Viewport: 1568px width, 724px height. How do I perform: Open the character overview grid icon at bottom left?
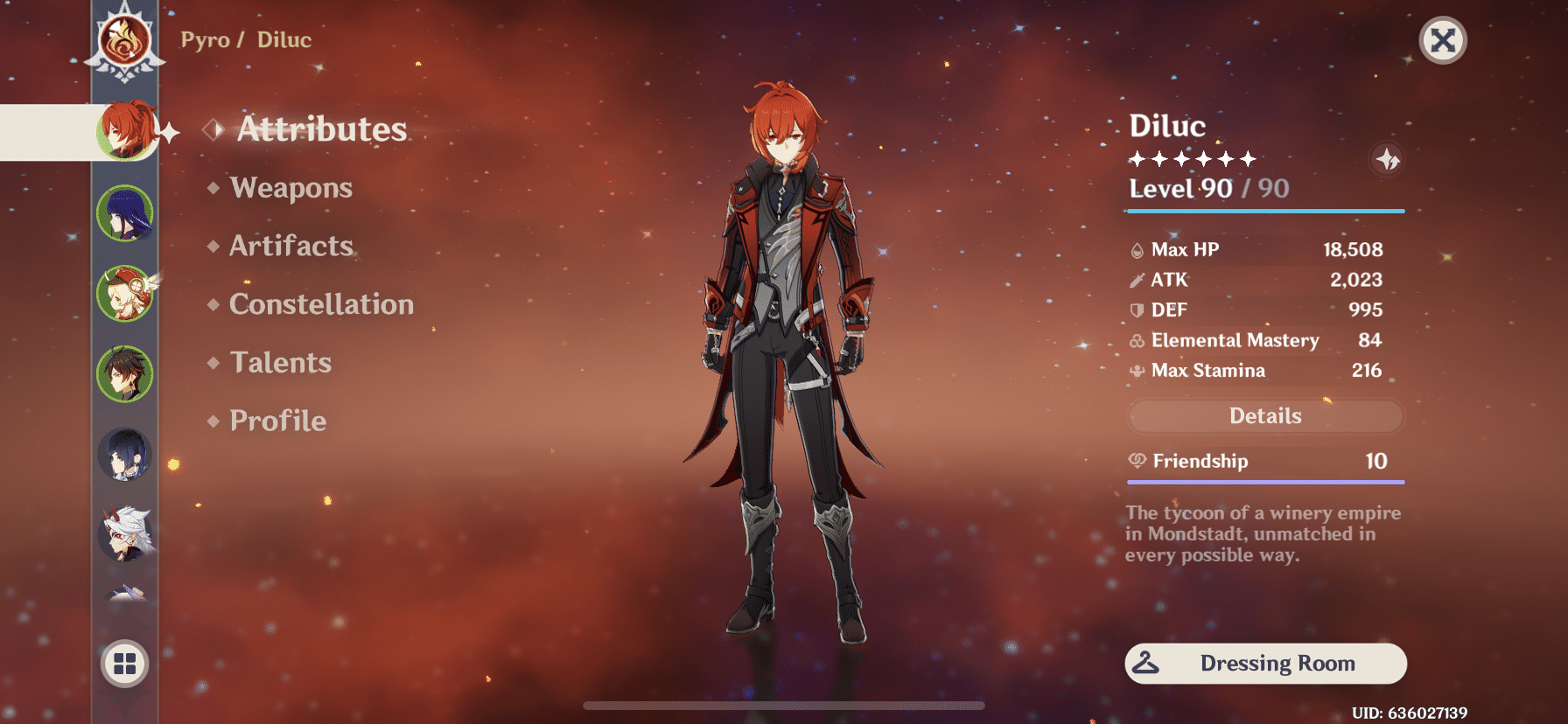coord(123,663)
